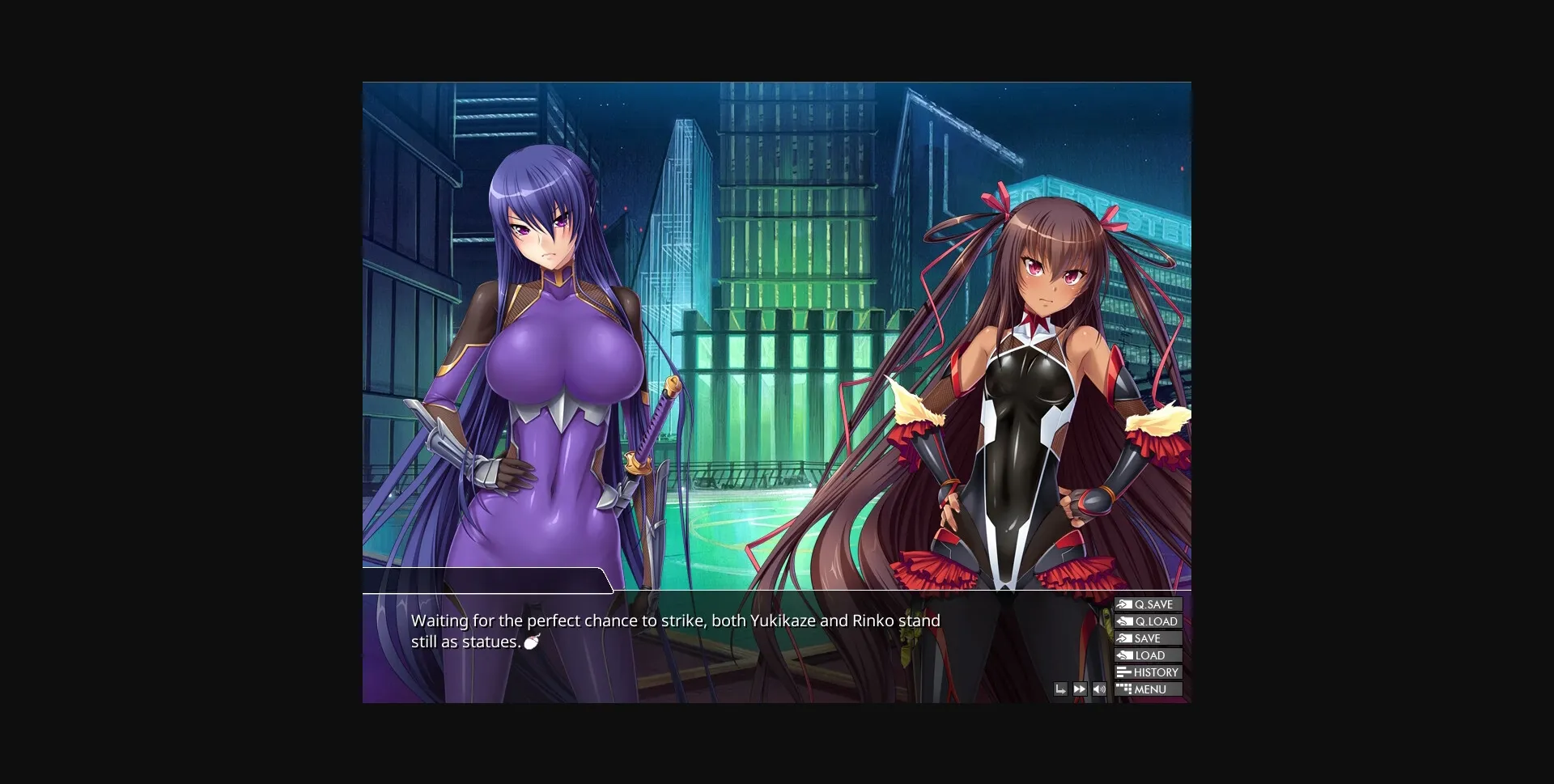Click the auto-advance arrow icon
This screenshot has width=1554, height=784.
(x=1060, y=689)
